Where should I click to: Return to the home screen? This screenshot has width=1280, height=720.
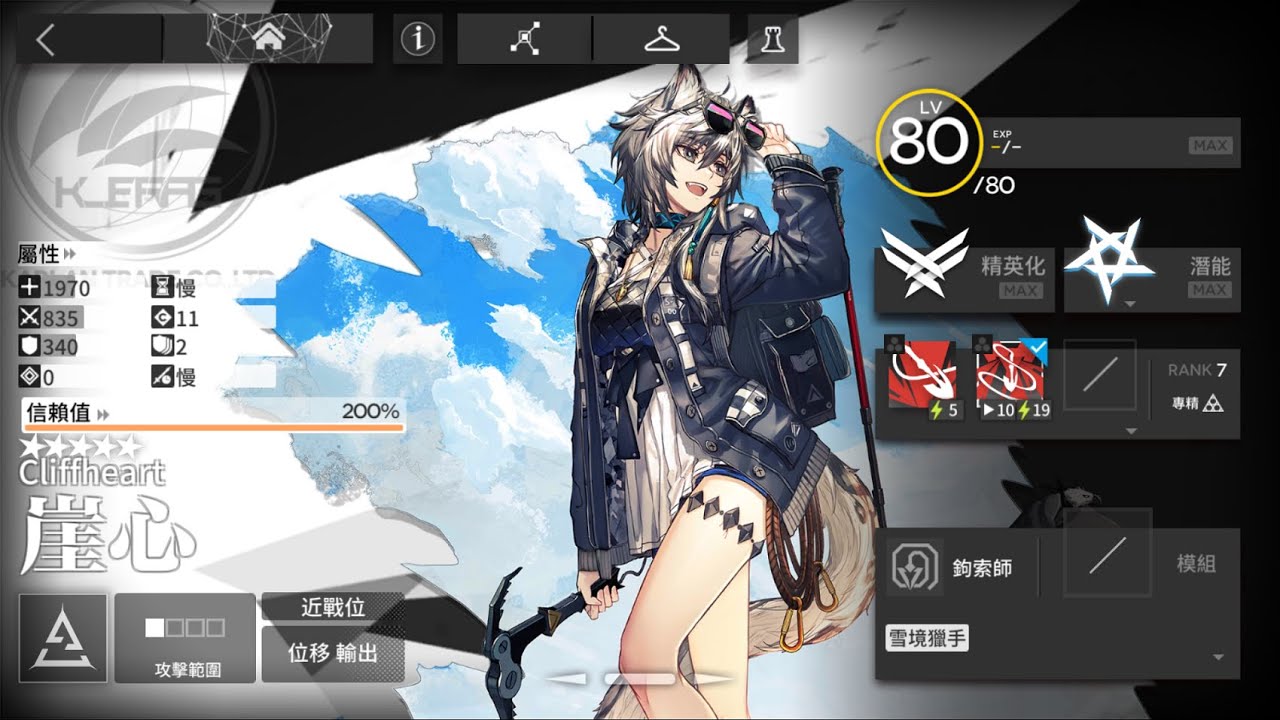267,39
